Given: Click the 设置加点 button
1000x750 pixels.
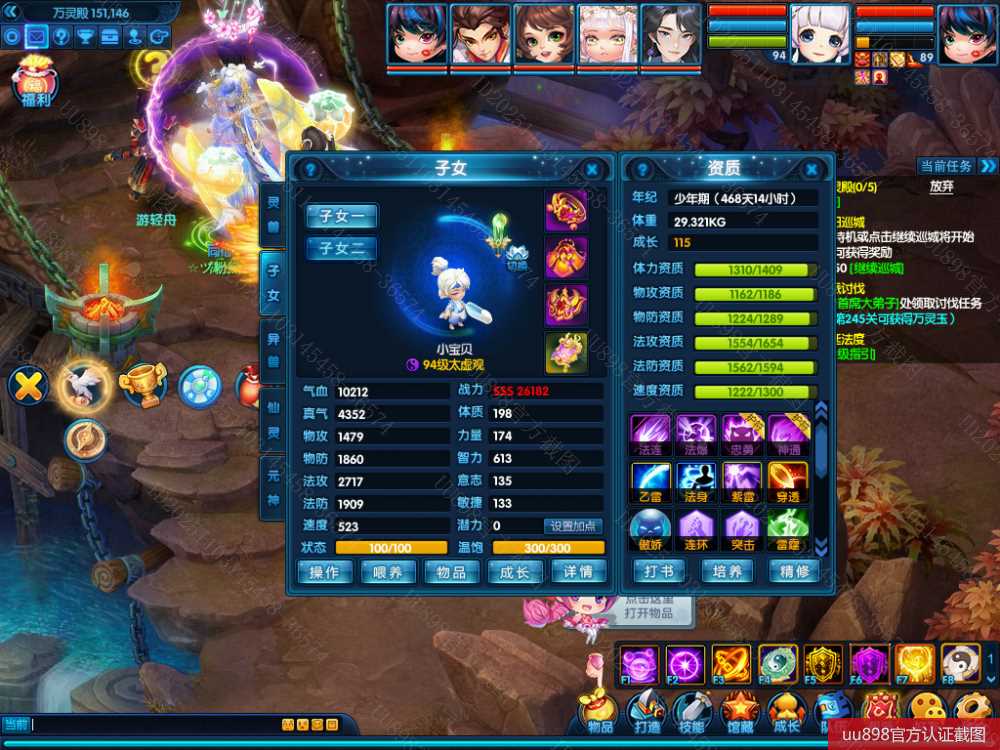Looking at the screenshot, I should pyautogui.click(x=573, y=526).
